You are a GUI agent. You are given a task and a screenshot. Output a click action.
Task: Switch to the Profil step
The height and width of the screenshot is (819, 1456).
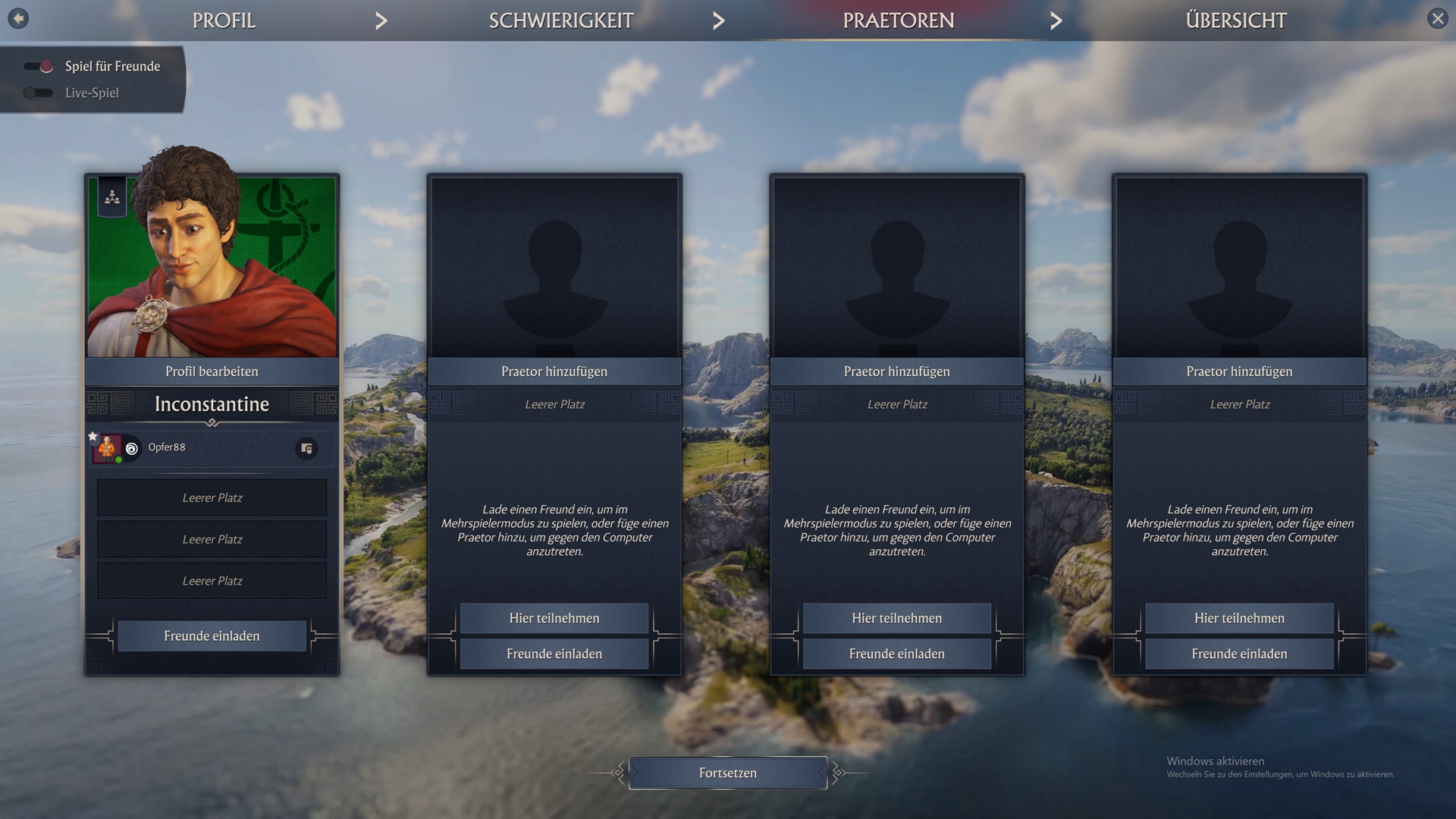coord(224,20)
